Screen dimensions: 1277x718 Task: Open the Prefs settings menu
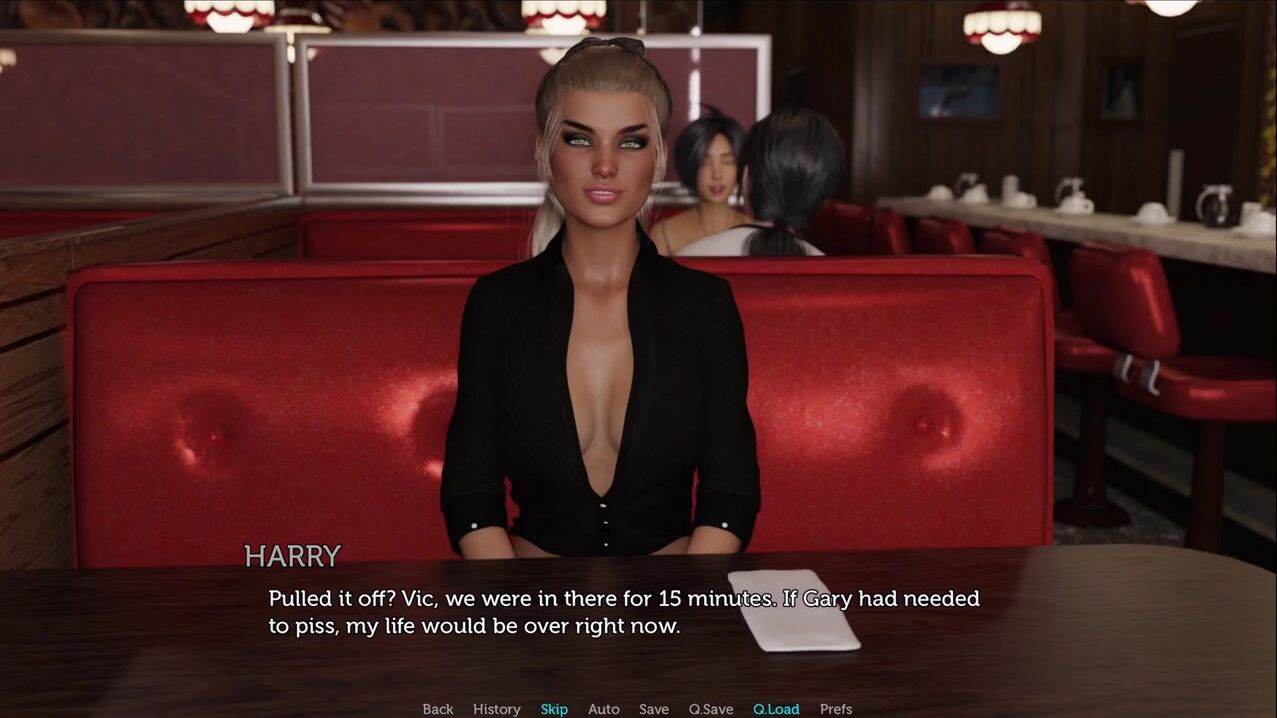(x=836, y=709)
